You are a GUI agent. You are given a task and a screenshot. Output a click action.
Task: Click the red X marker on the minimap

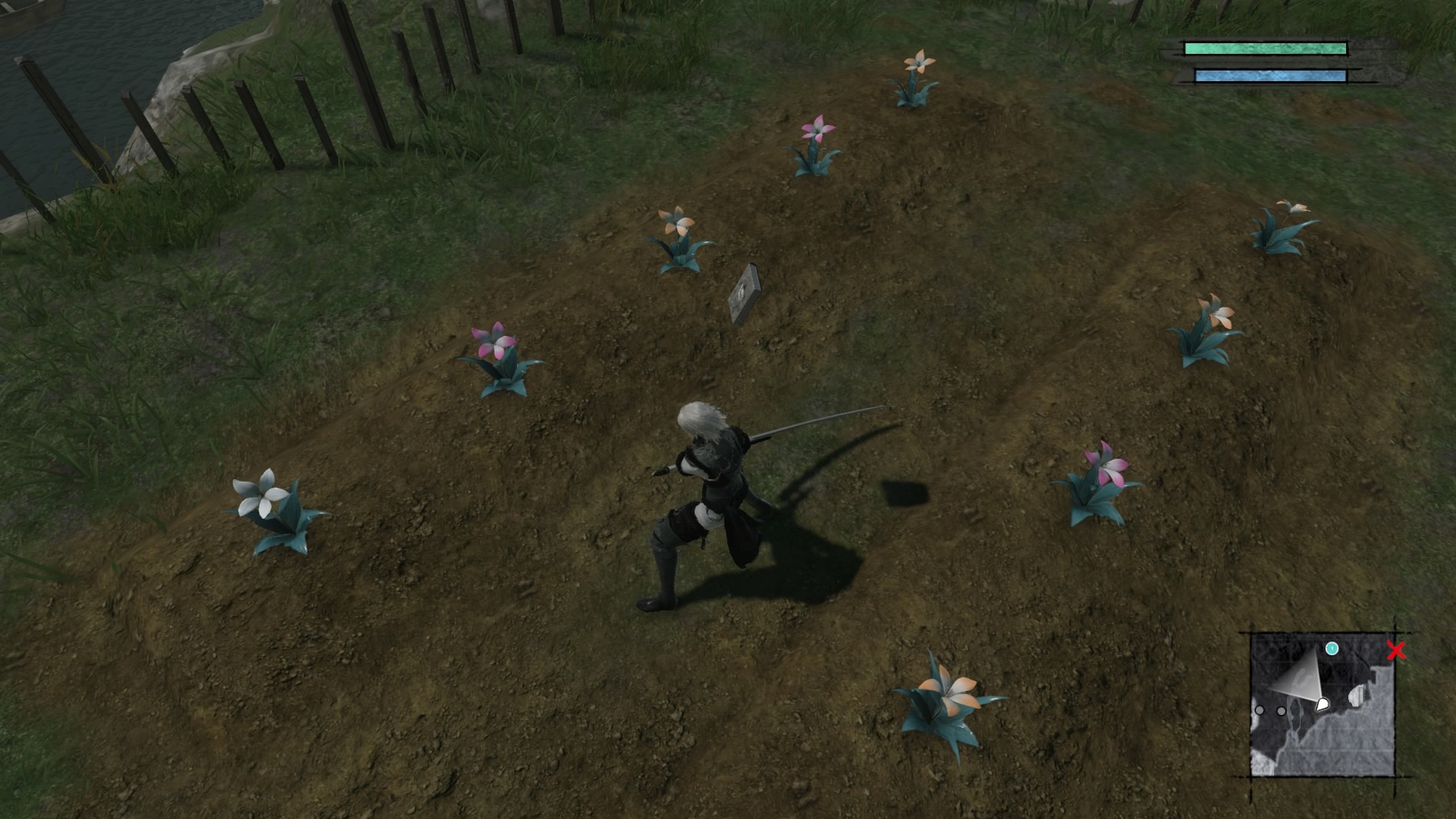pos(1397,651)
